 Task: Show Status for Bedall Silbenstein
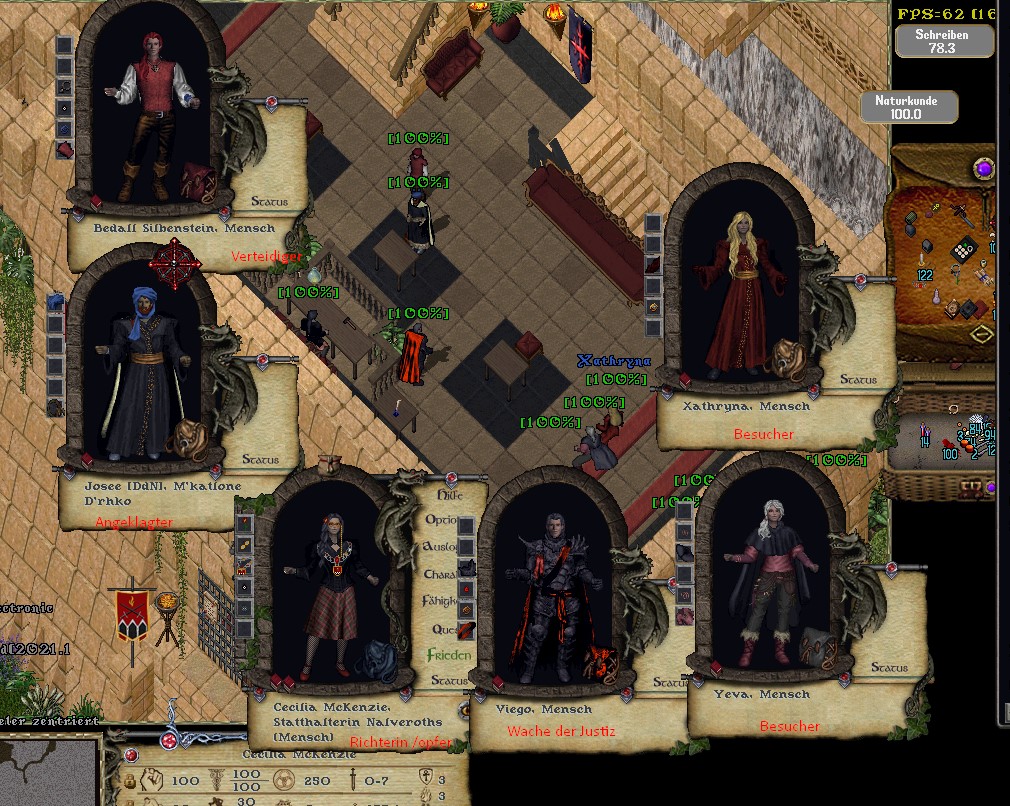point(269,202)
